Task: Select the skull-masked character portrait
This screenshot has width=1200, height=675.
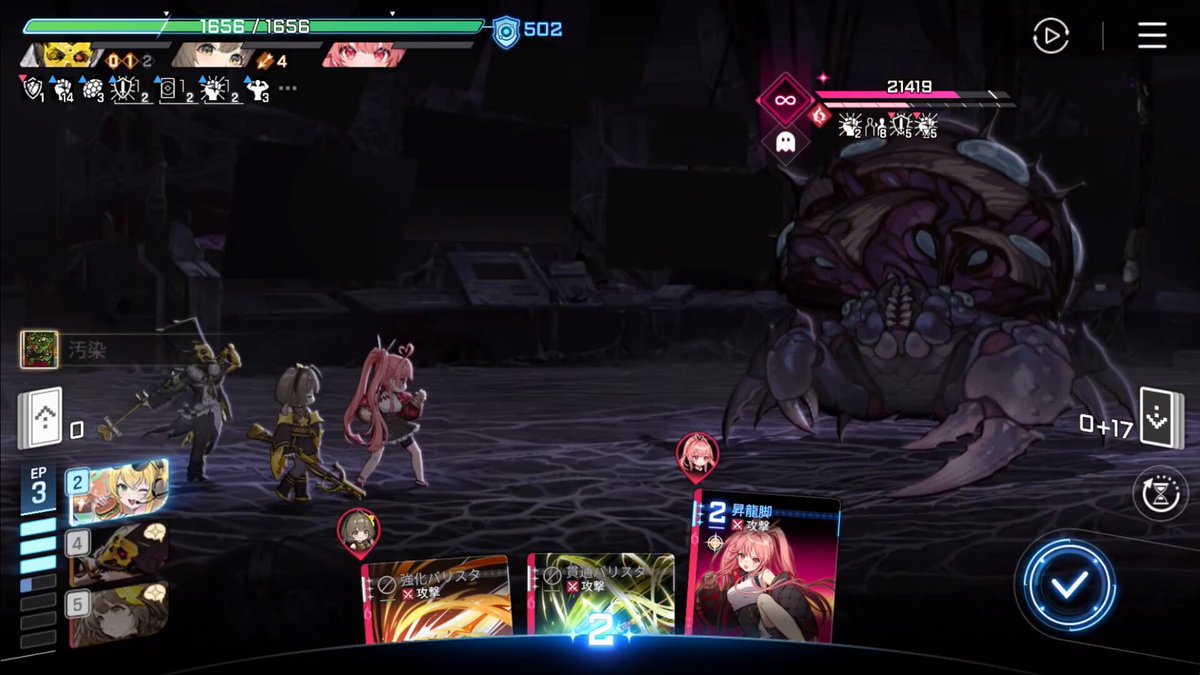Action: [x=70, y=55]
